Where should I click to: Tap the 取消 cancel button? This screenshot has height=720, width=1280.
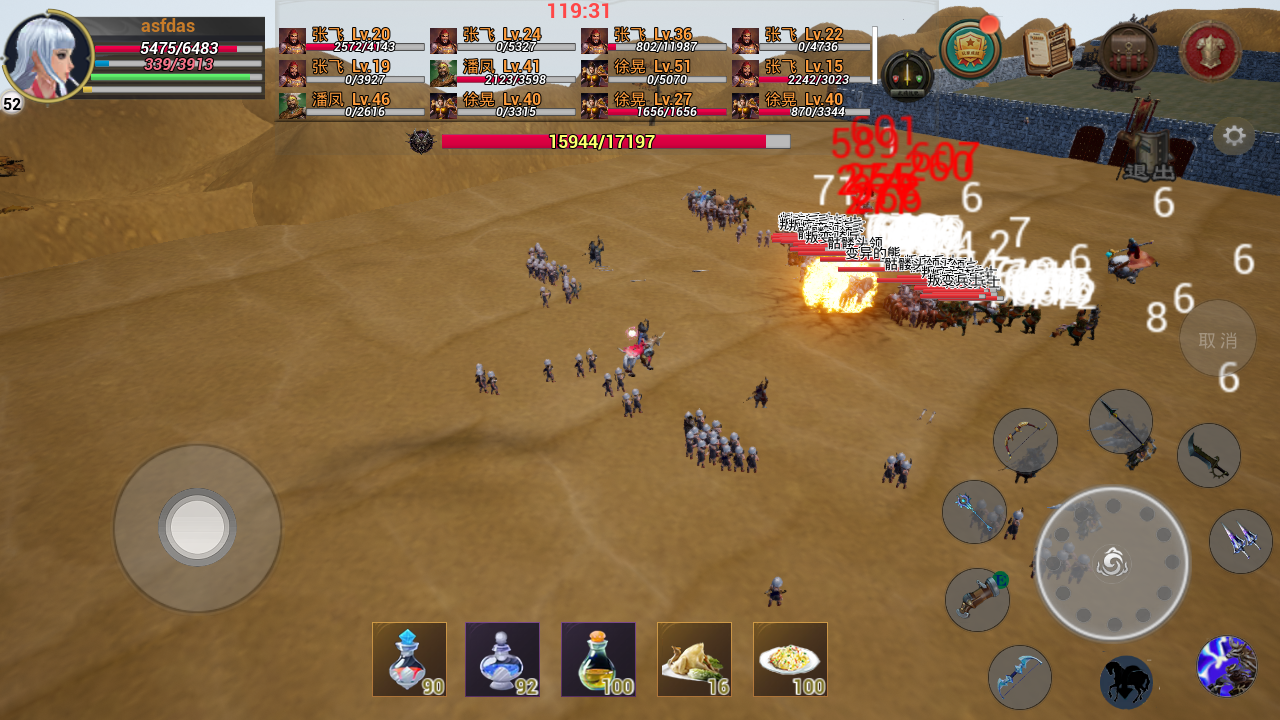point(1217,339)
